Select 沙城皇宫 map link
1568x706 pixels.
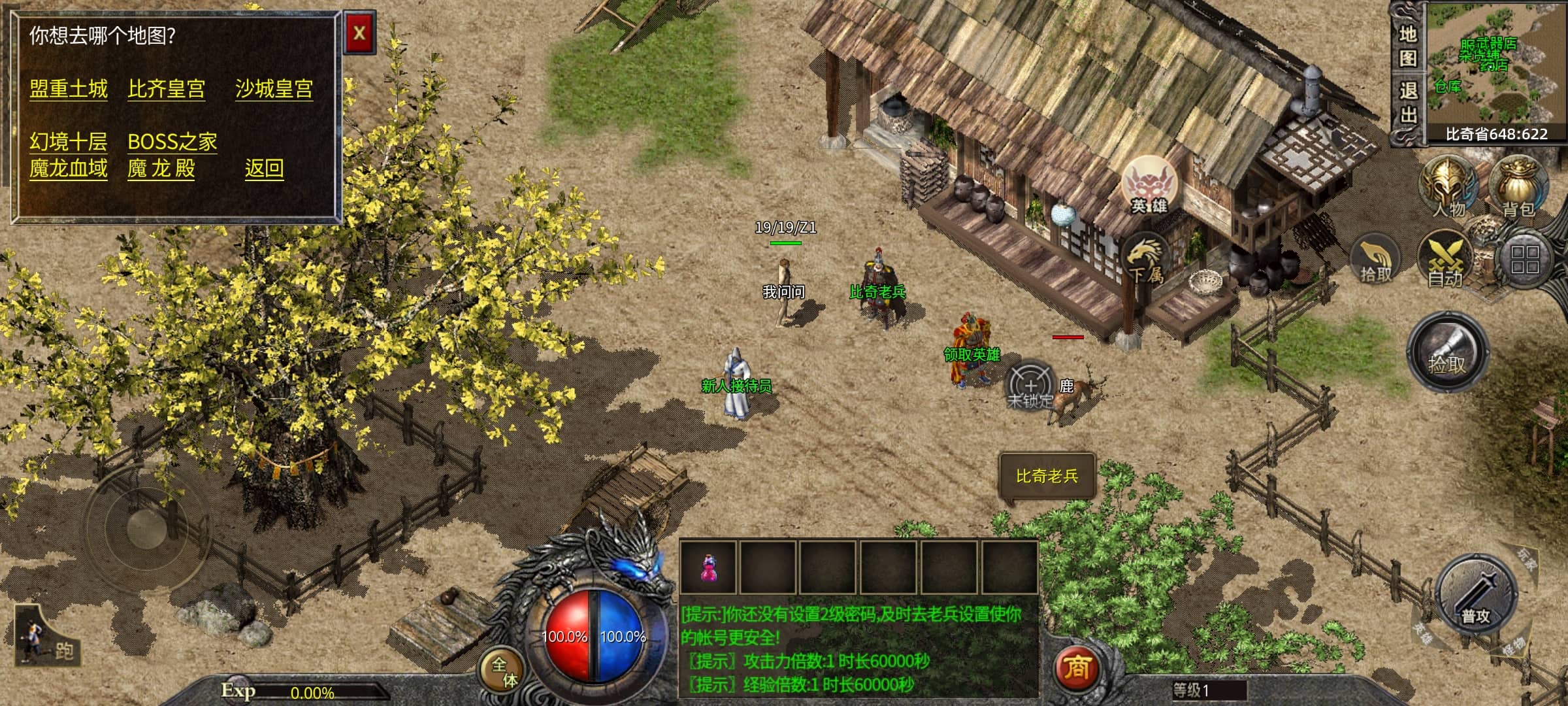tap(274, 89)
